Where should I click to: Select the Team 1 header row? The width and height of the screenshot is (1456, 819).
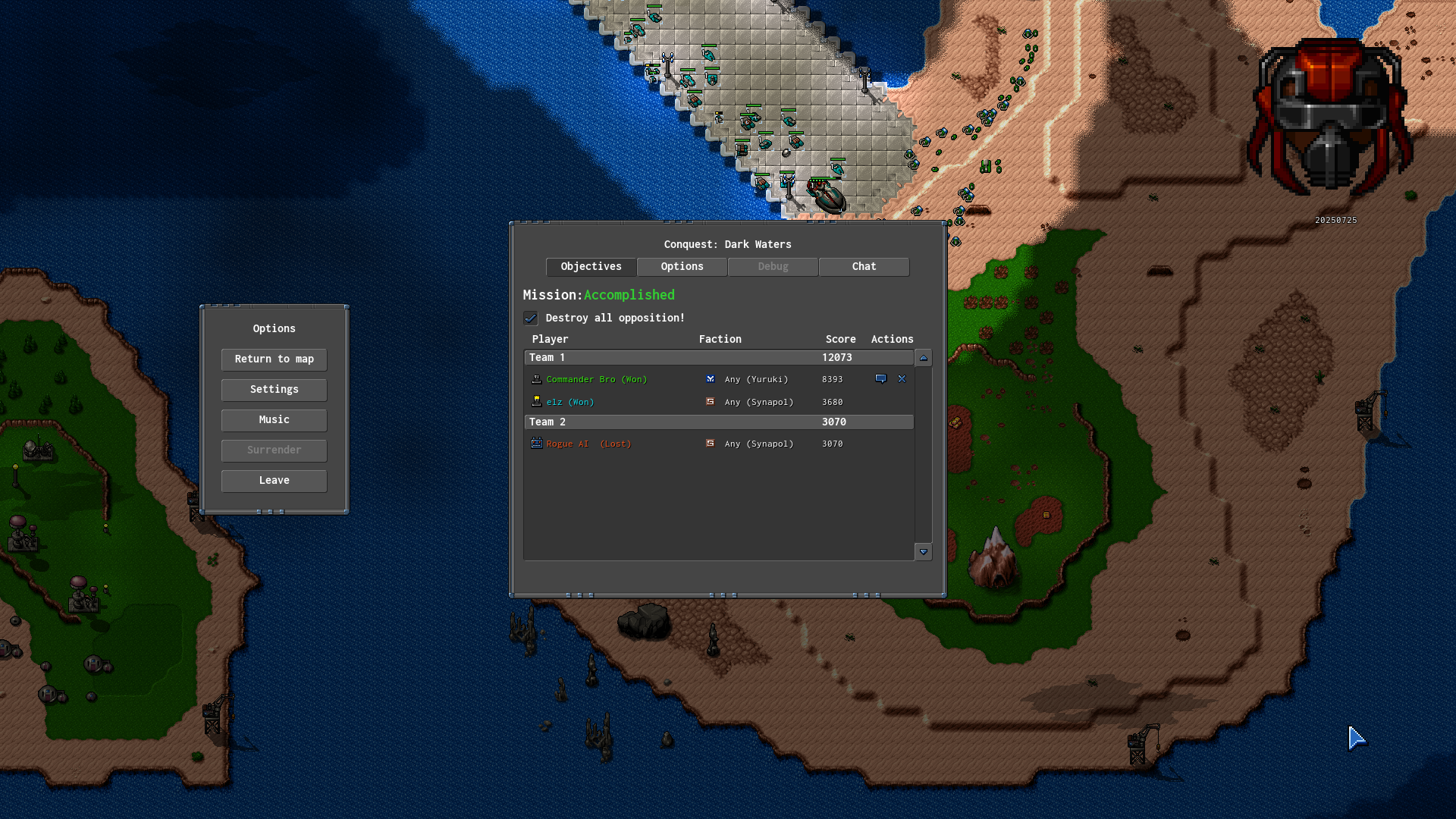coord(718,358)
